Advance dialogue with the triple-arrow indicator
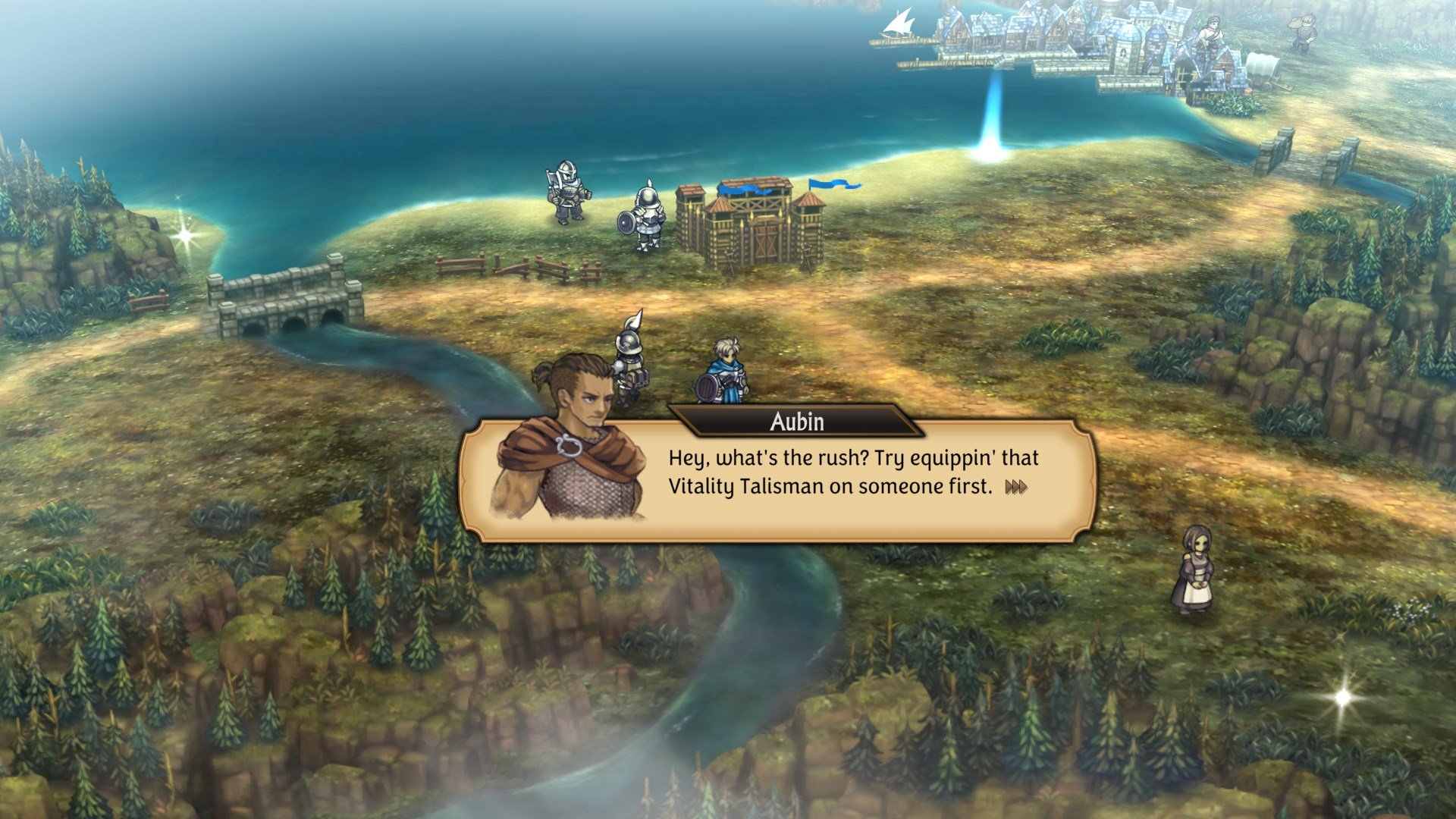1456x819 pixels. coord(1016,488)
